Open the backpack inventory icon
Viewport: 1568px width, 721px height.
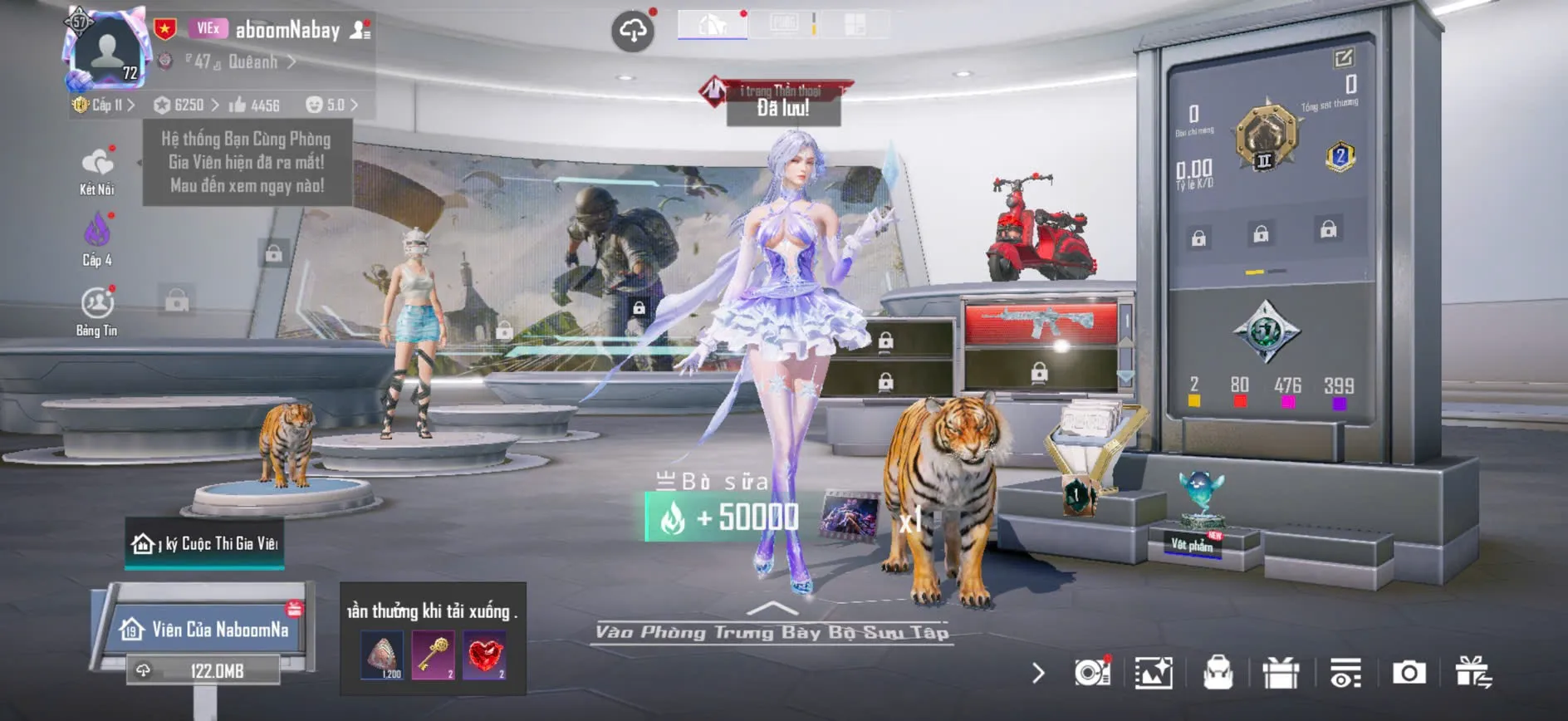1218,672
